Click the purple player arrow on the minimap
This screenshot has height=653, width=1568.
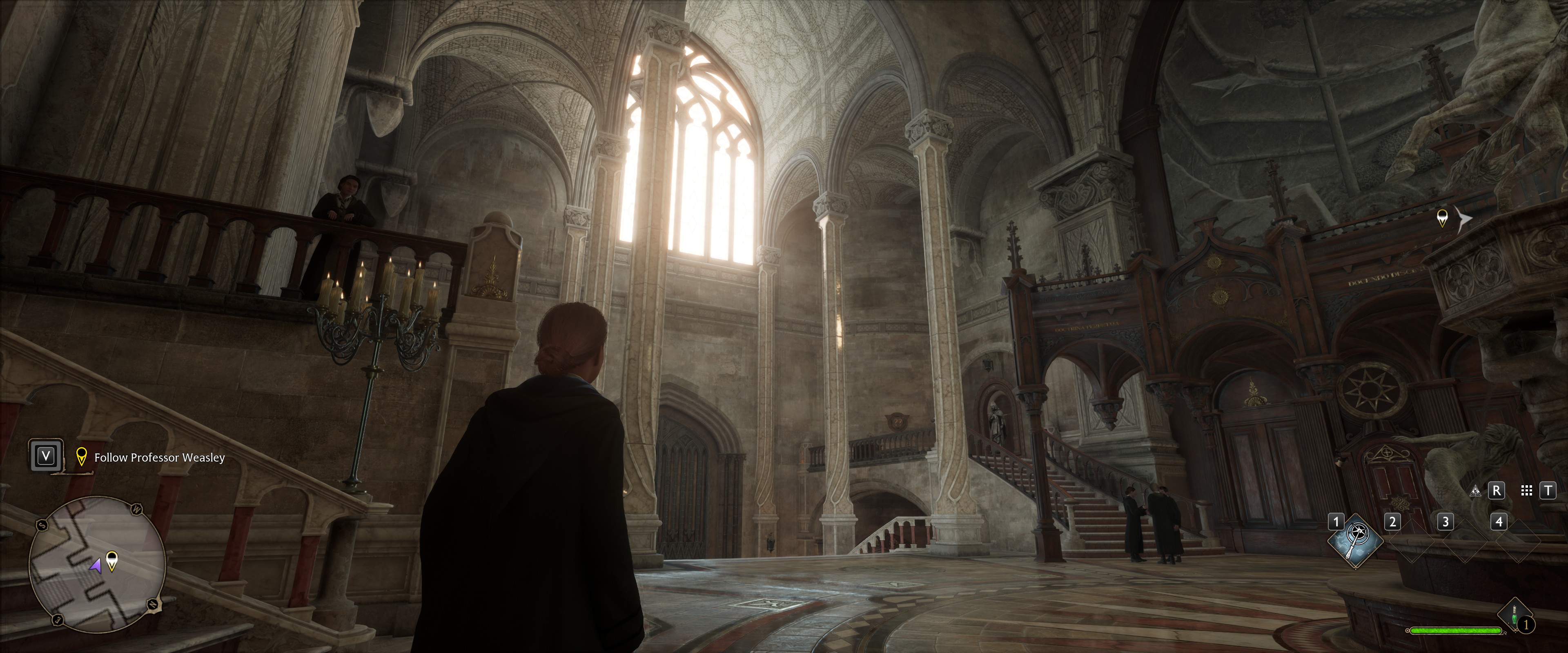pyautogui.click(x=96, y=566)
